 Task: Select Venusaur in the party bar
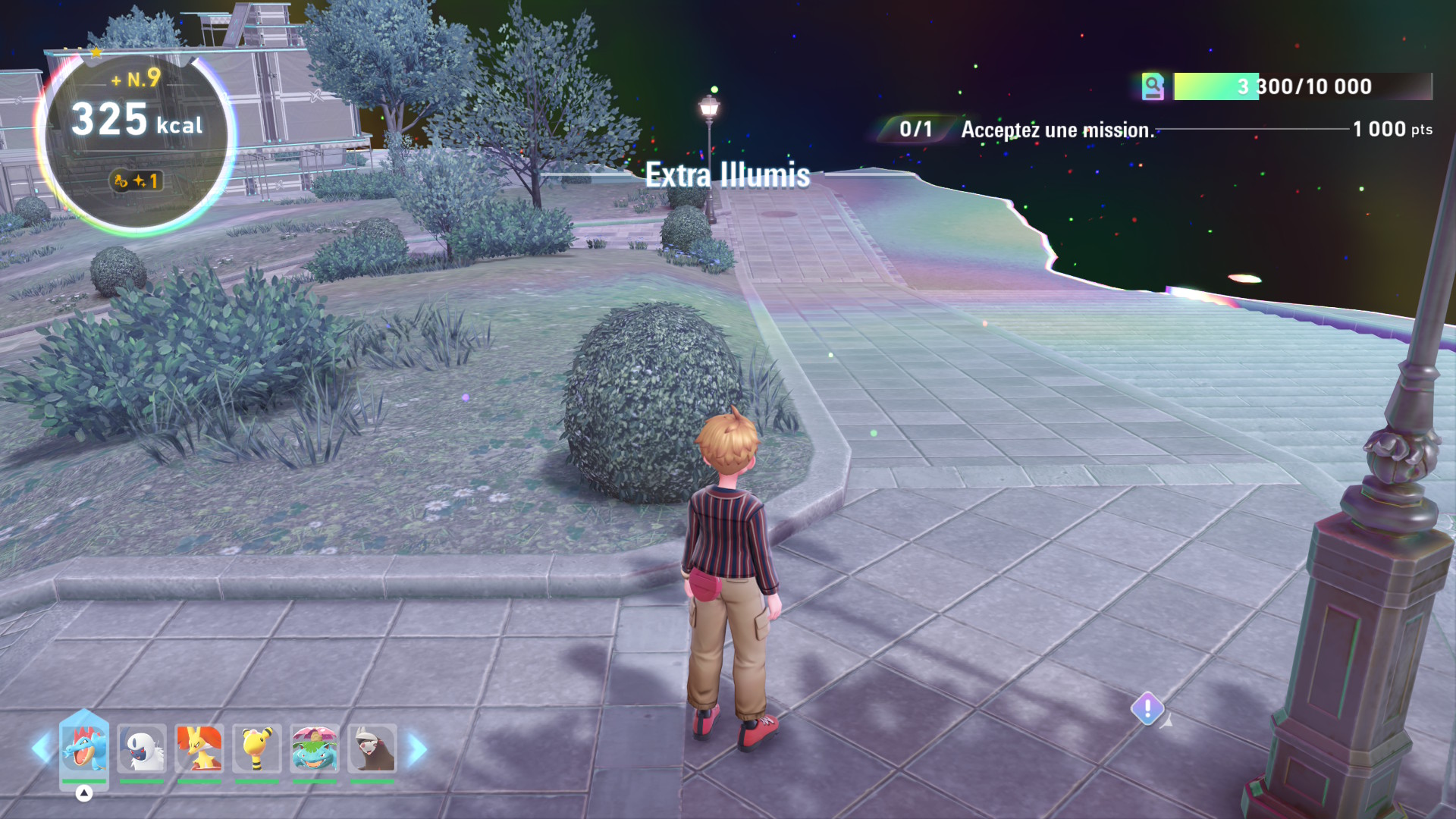(315, 748)
